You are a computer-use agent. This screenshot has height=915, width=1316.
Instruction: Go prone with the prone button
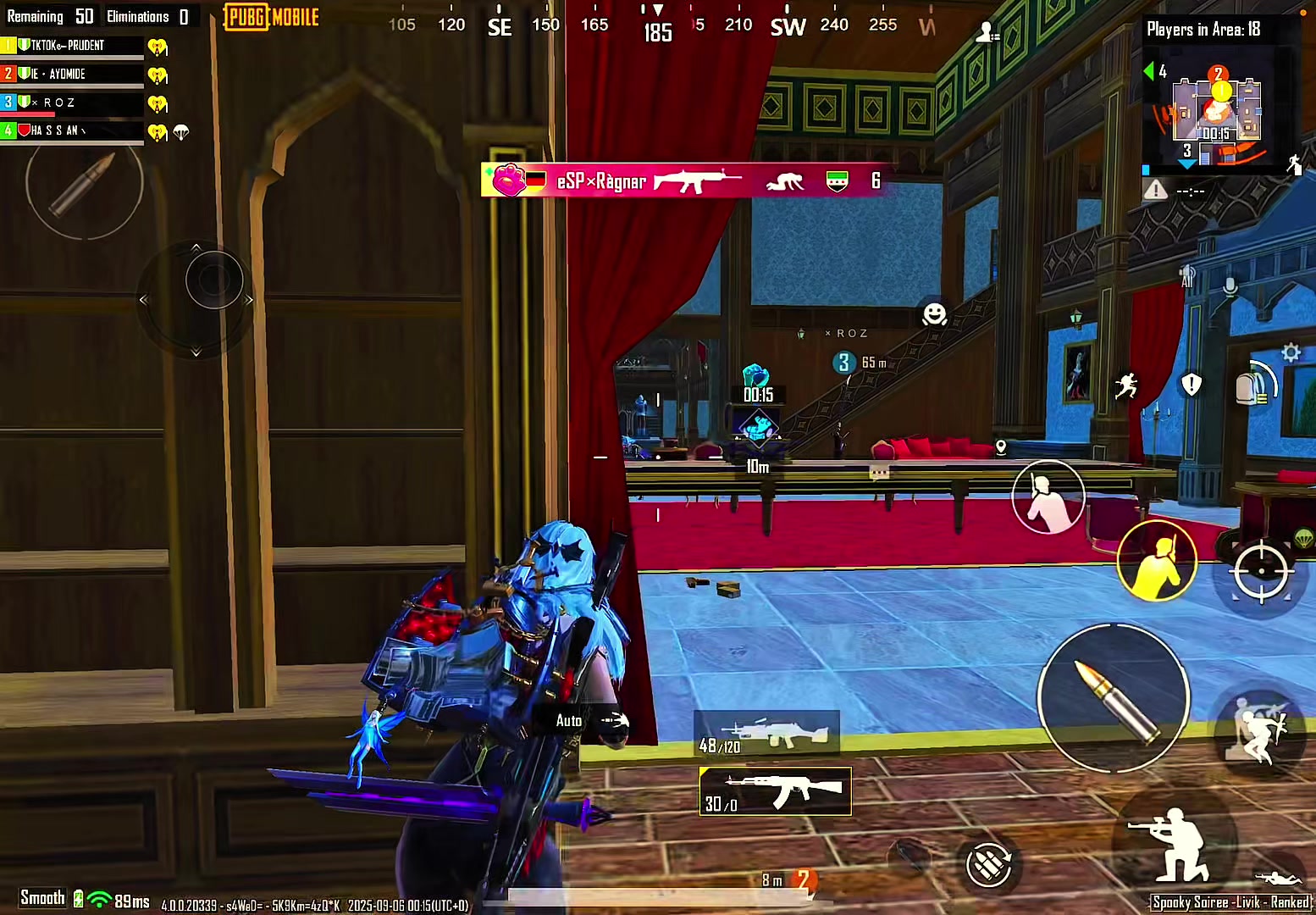[x=1278, y=878]
